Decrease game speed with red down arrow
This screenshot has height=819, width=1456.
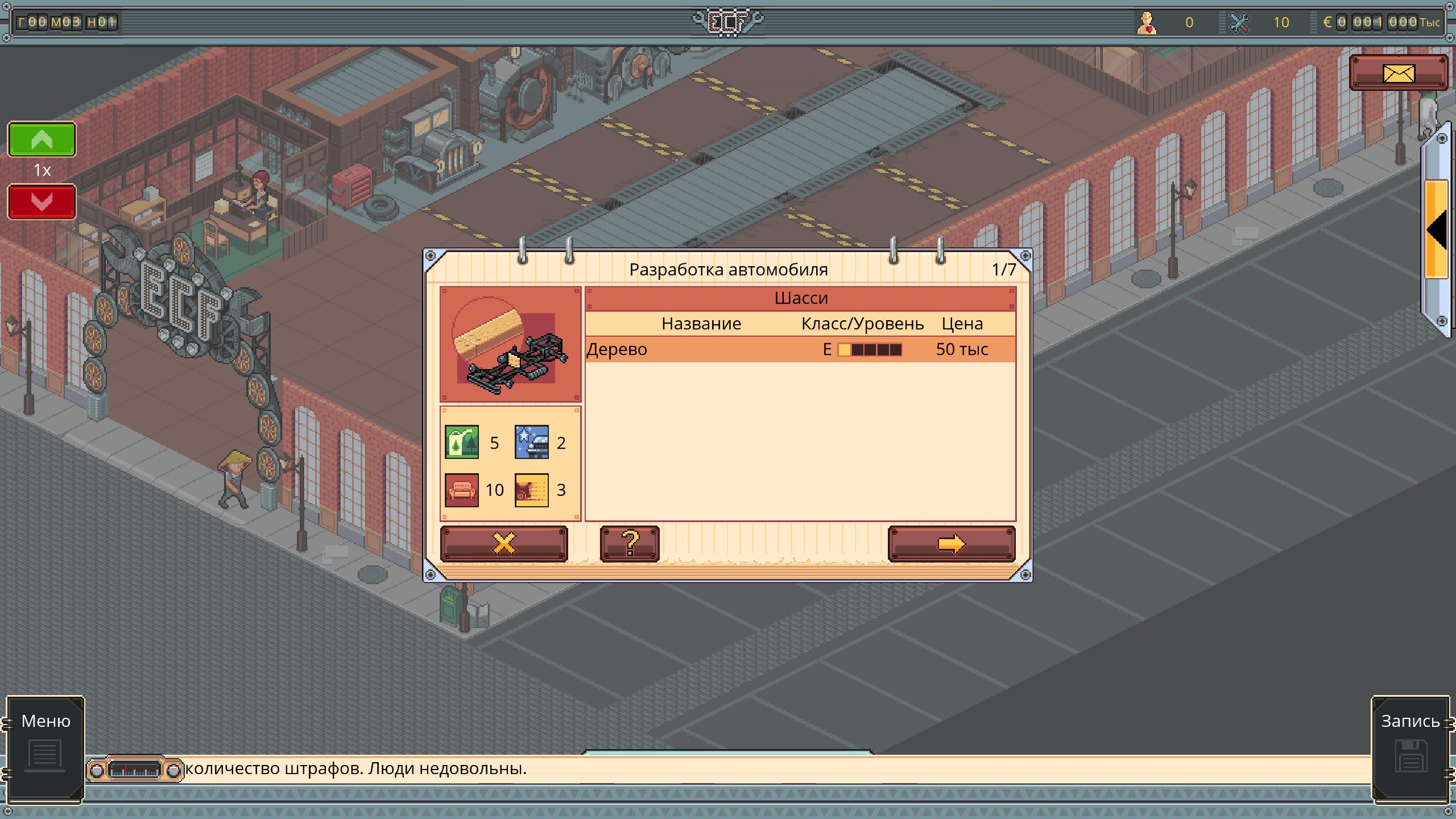(42, 202)
